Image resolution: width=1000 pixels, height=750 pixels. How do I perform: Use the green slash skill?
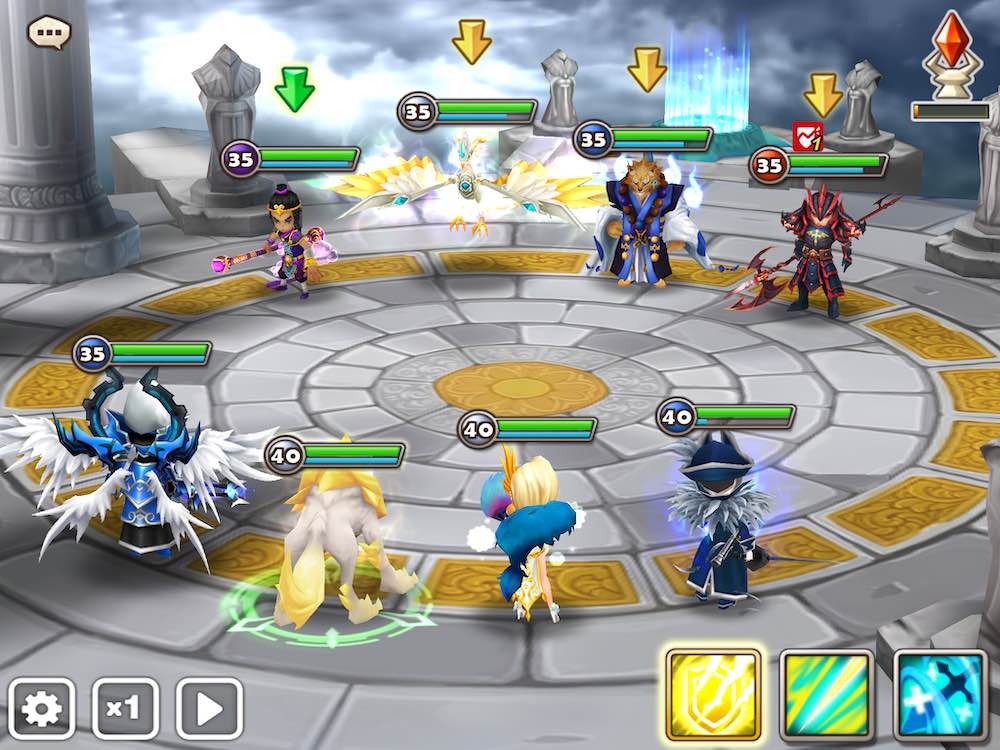click(827, 693)
